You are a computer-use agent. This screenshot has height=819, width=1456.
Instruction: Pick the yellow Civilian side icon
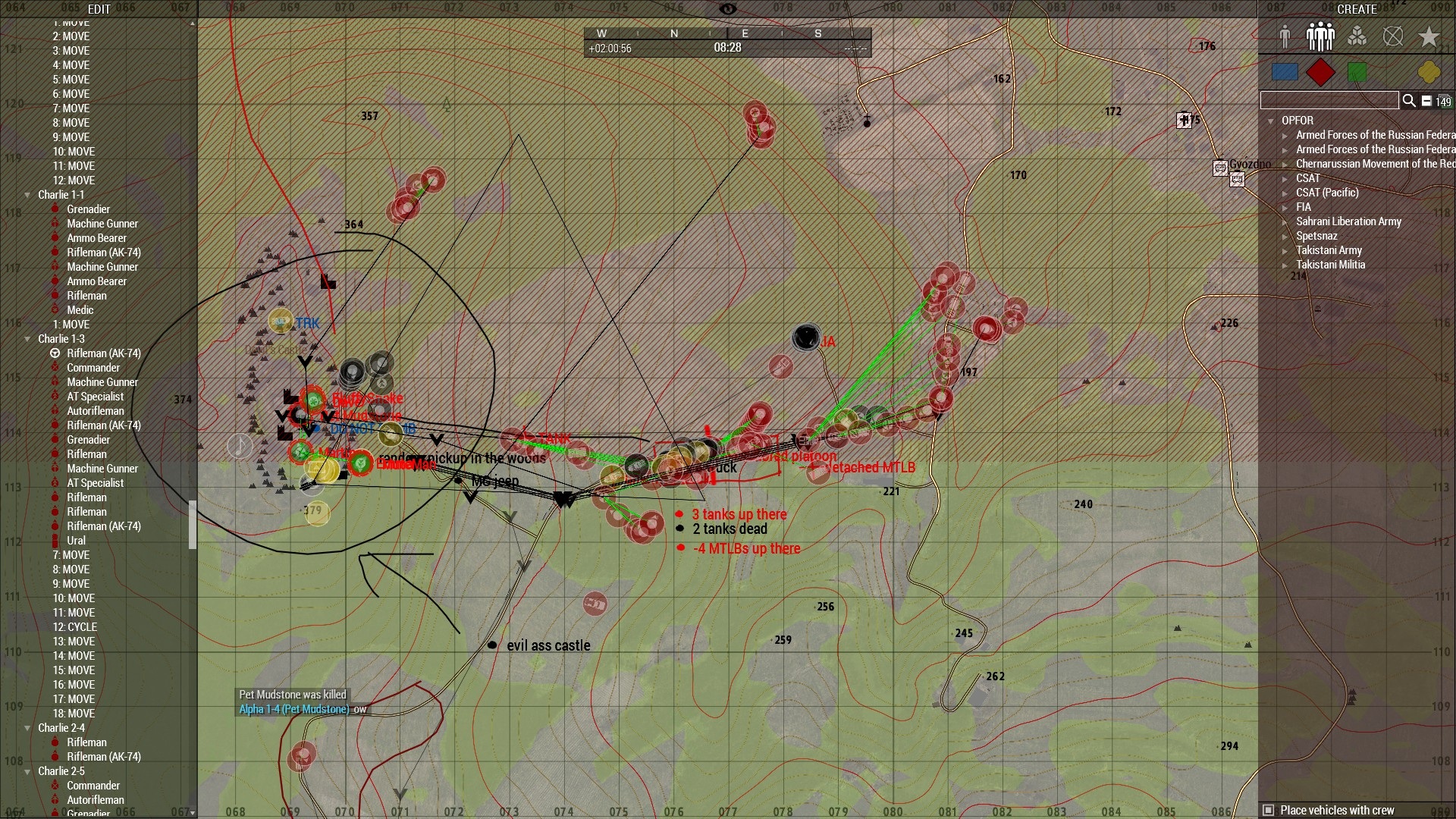point(1429,72)
